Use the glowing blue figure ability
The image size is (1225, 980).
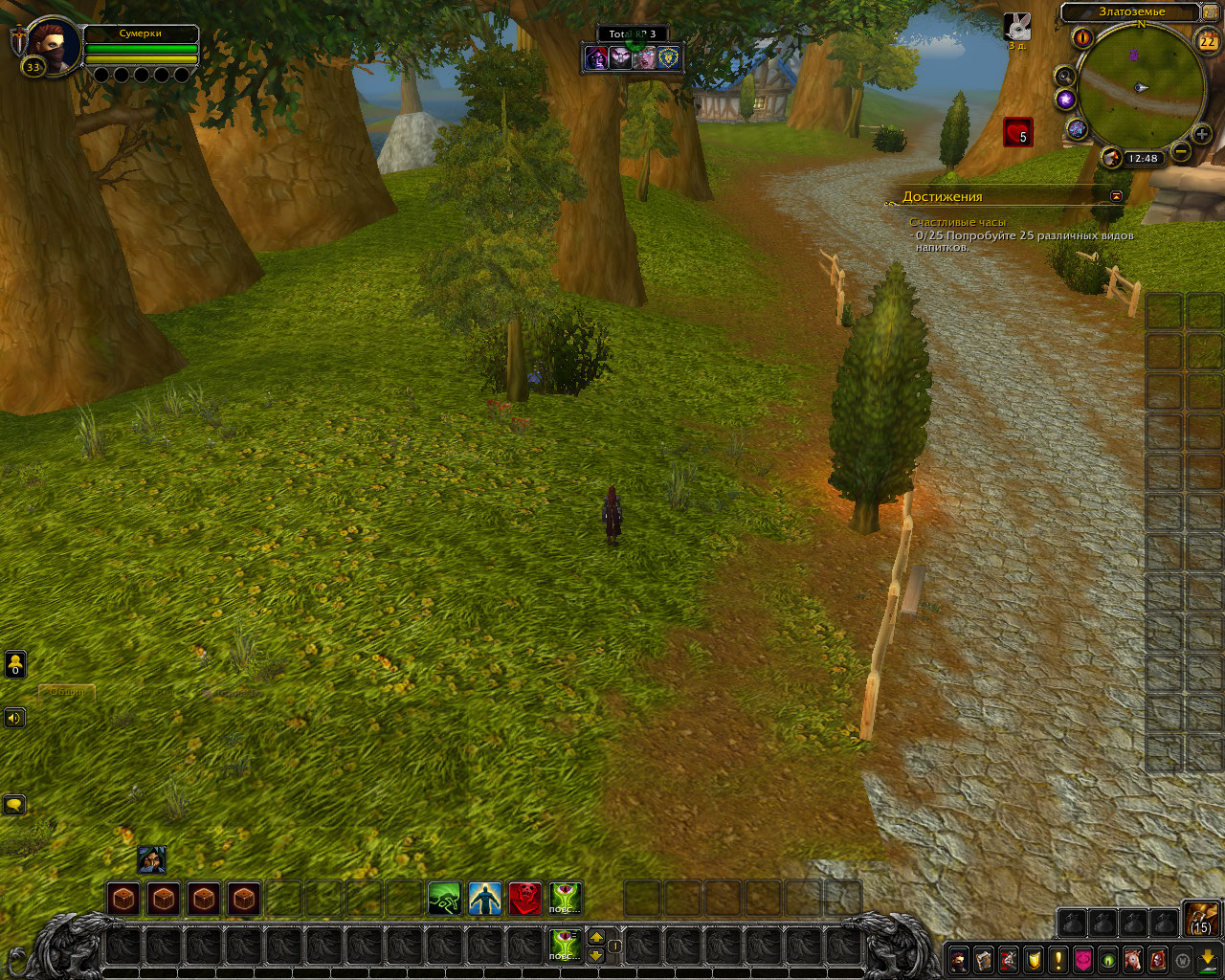[x=484, y=899]
